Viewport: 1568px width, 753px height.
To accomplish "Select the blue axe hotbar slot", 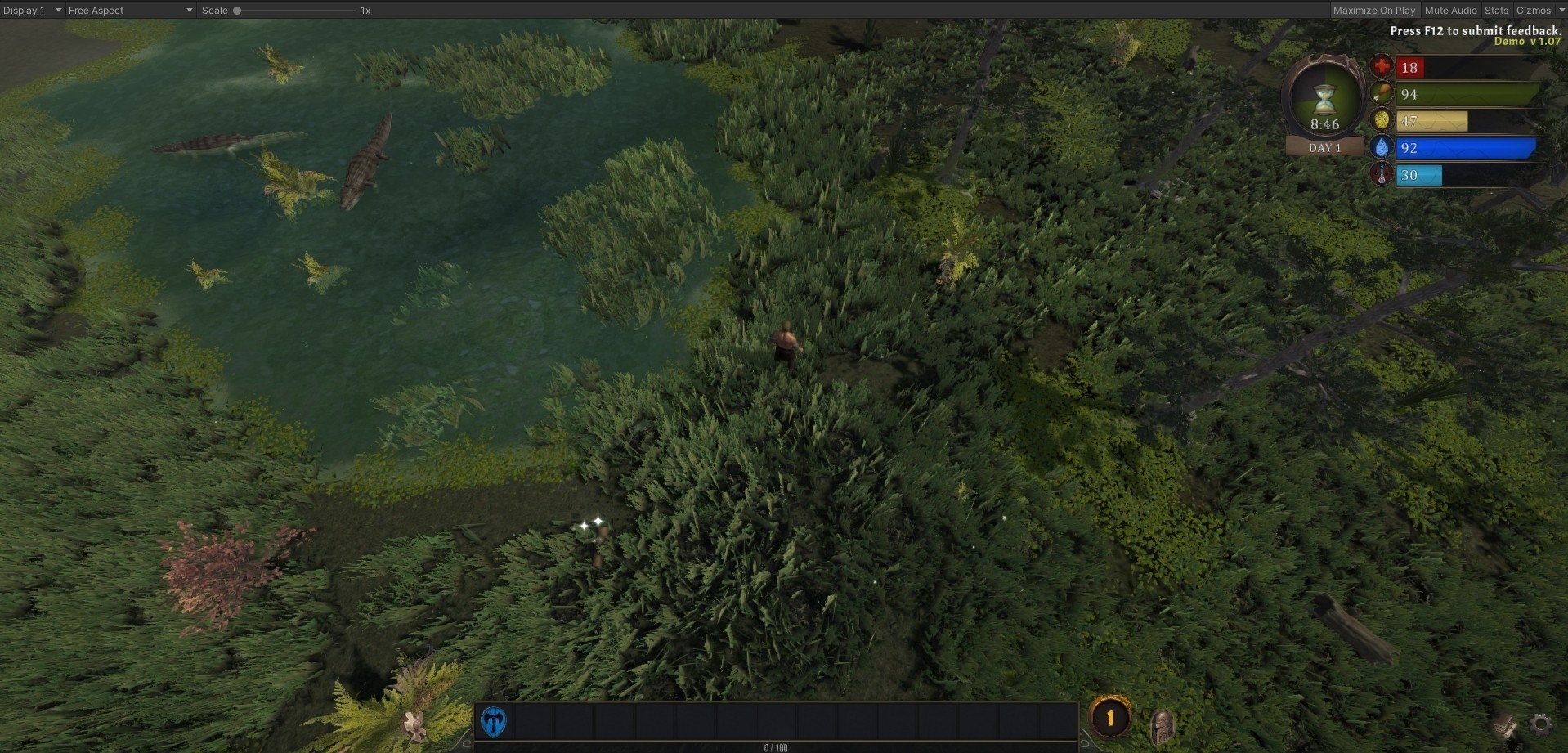I will 494,721.
